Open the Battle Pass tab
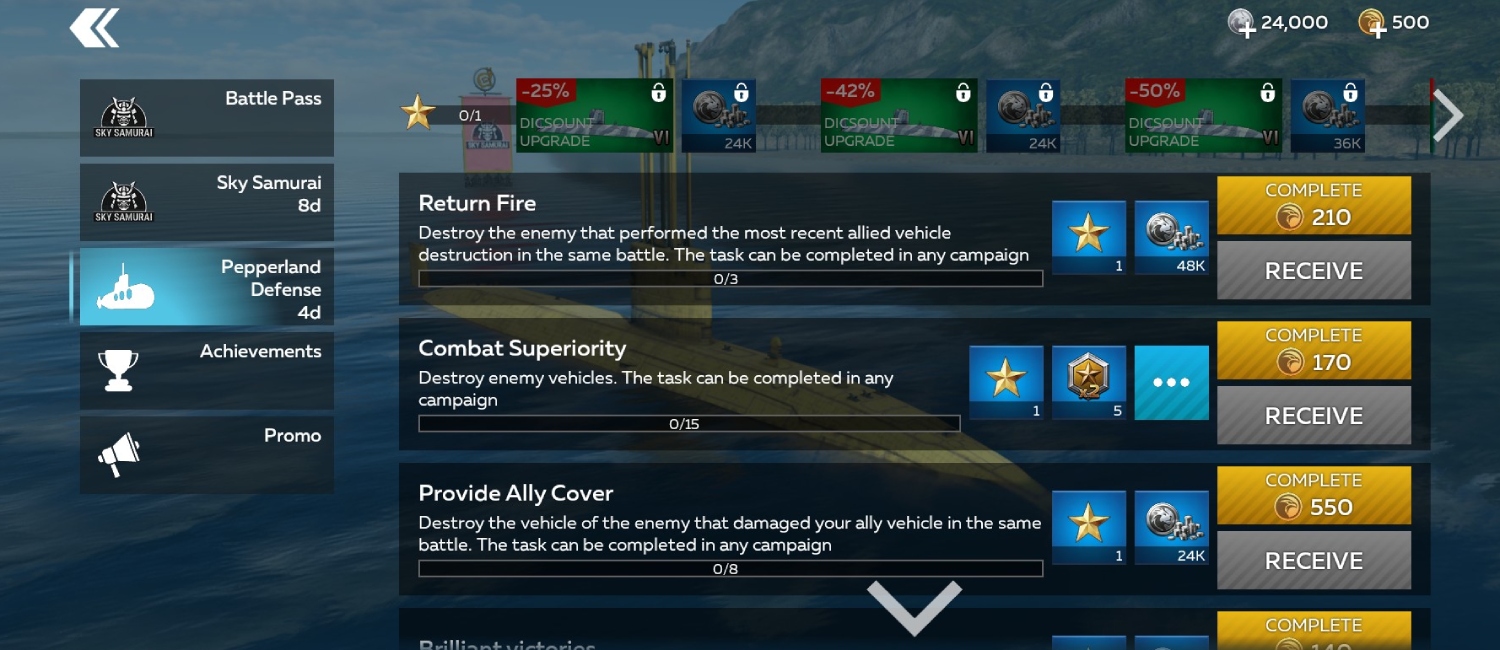Screen dimensions: 1500x650 tap(207, 118)
